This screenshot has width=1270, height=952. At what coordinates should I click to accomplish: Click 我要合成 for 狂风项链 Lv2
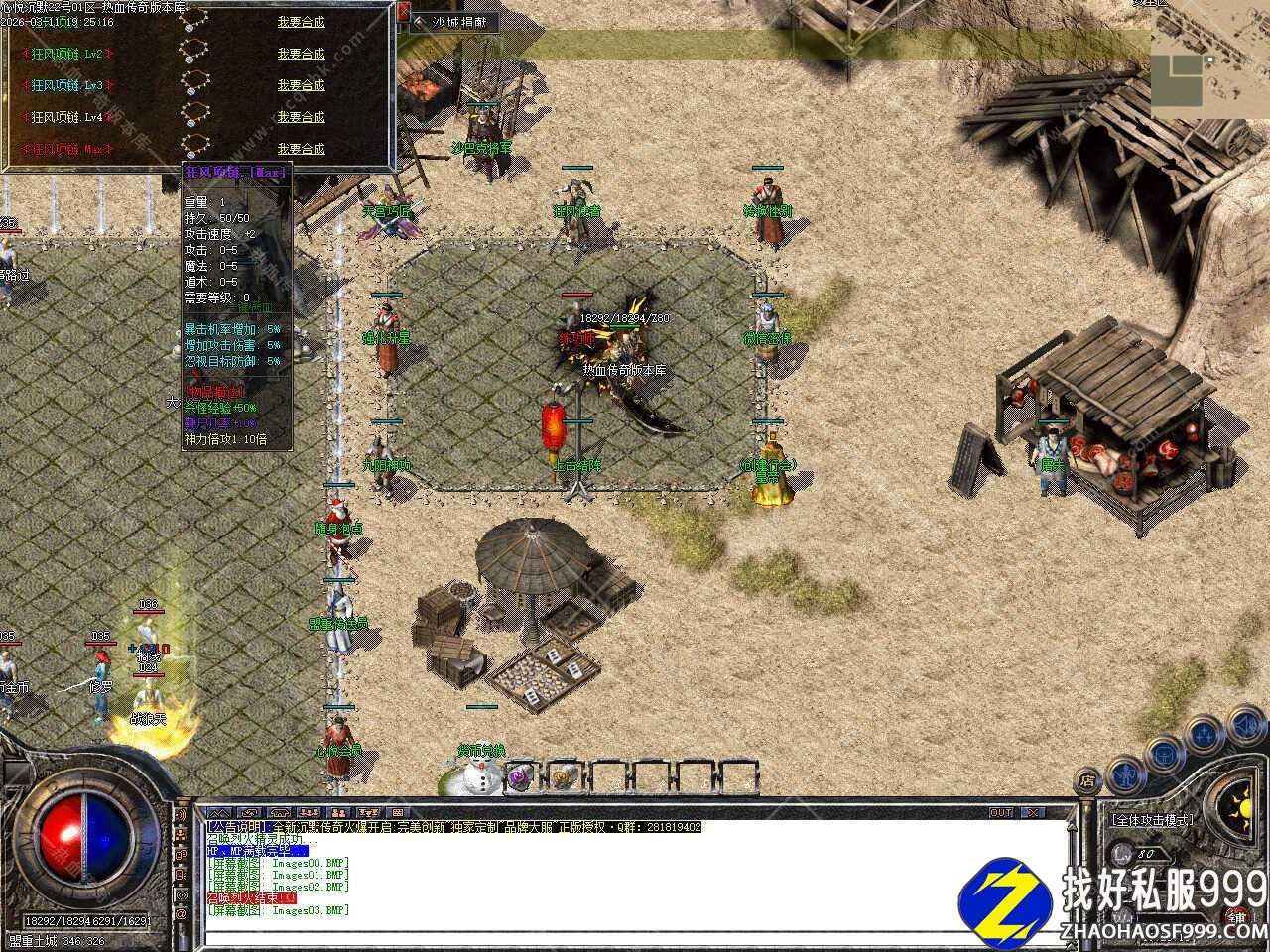coord(301,54)
